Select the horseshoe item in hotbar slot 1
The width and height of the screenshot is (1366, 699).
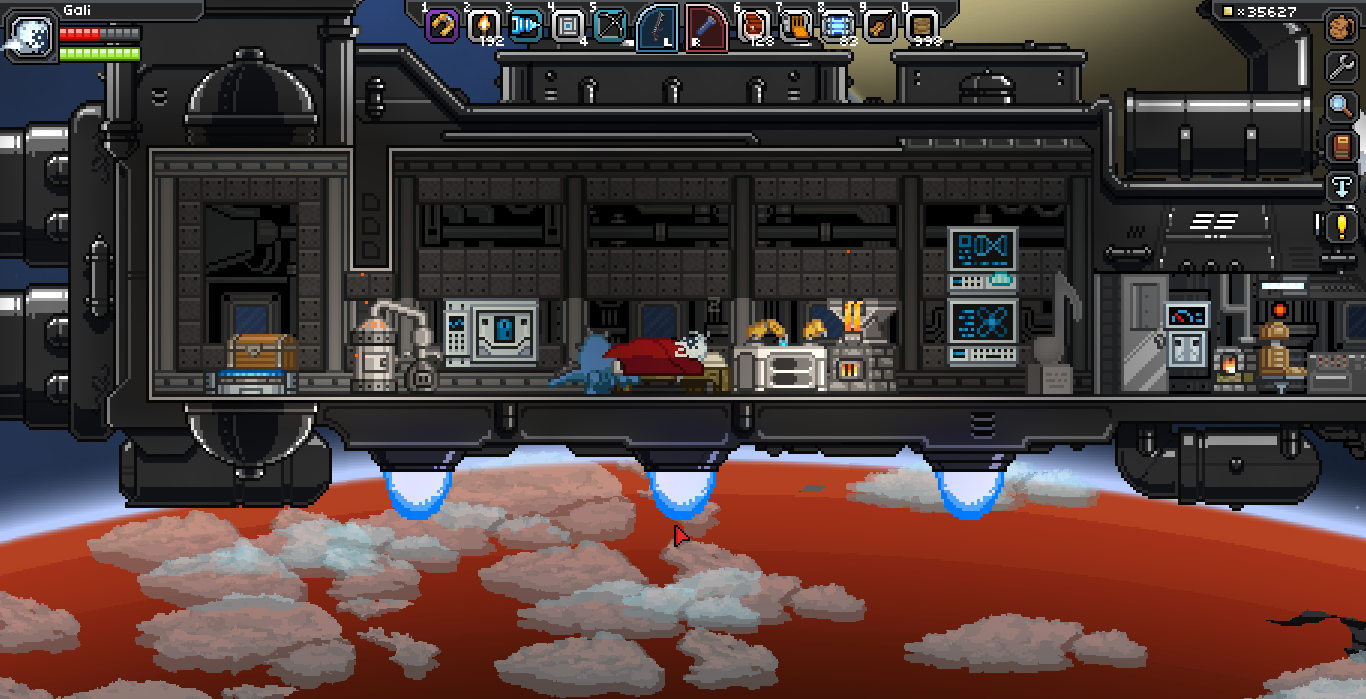[x=441, y=25]
